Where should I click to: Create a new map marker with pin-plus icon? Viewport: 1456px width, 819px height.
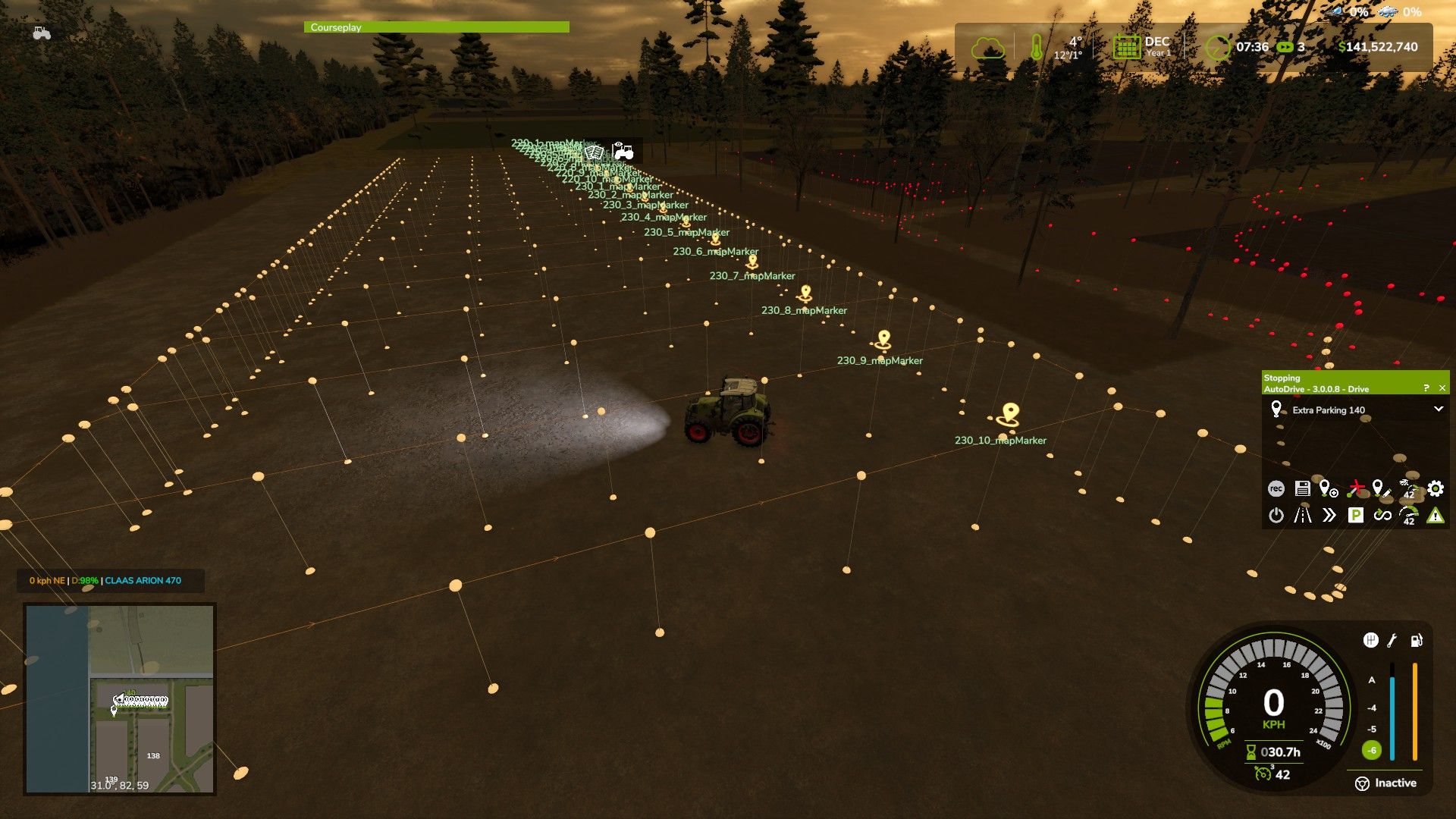click(1328, 488)
